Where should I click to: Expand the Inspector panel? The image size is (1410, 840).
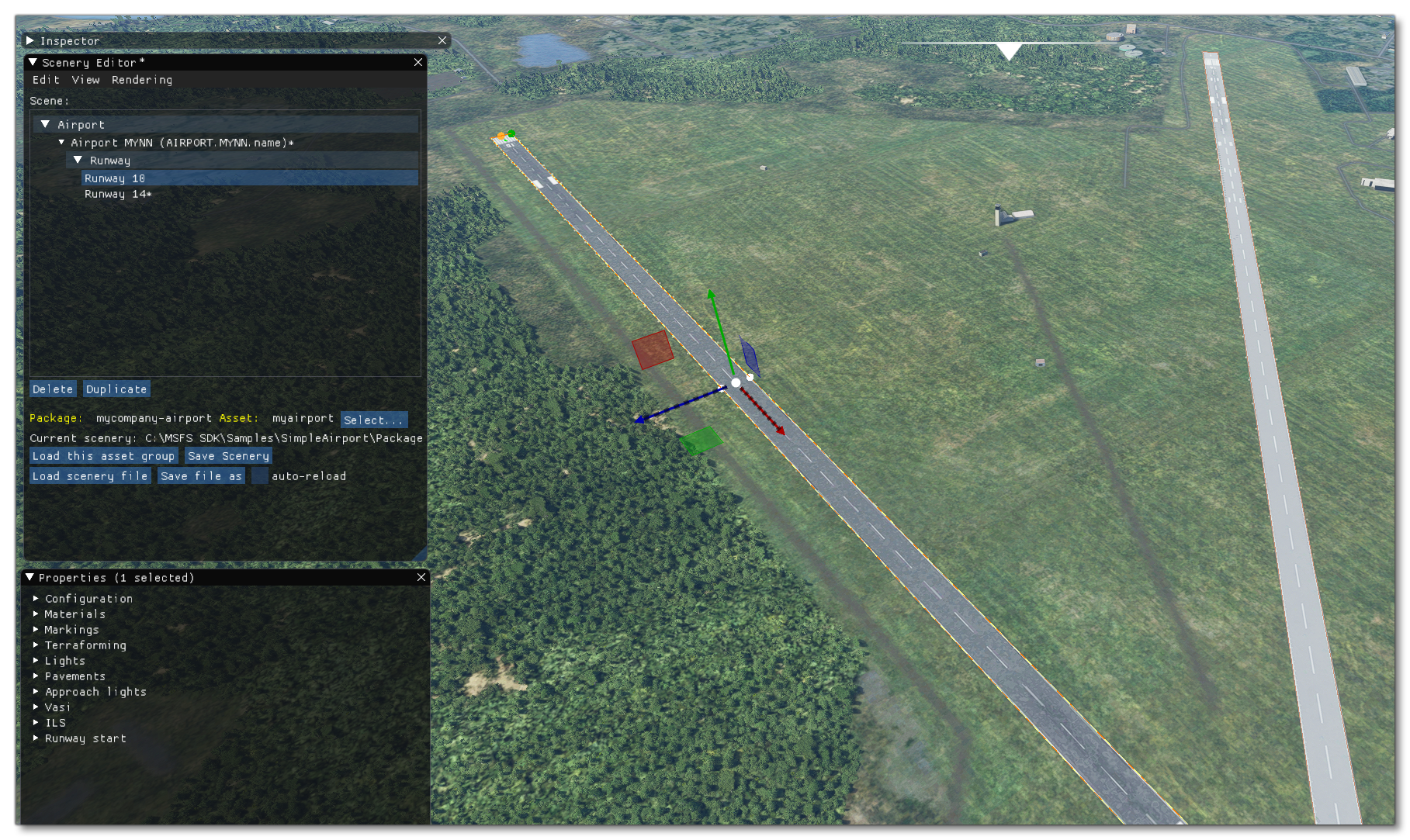click(x=29, y=40)
